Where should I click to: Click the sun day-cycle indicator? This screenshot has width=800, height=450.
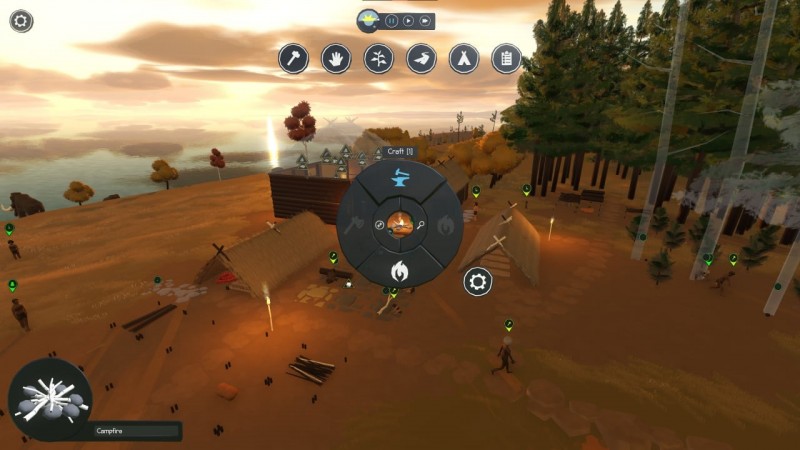click(x=369, y=18)
